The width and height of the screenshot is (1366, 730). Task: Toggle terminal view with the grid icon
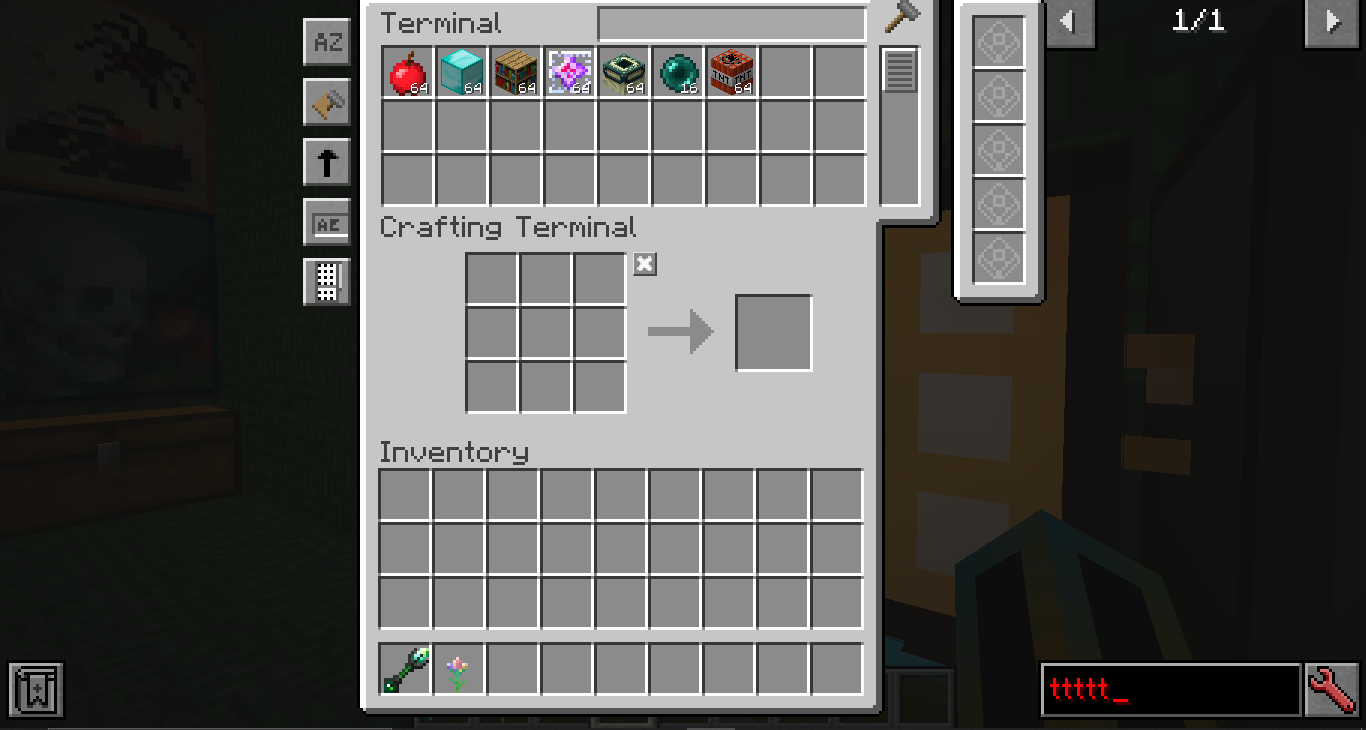click(x=327, y=282)
